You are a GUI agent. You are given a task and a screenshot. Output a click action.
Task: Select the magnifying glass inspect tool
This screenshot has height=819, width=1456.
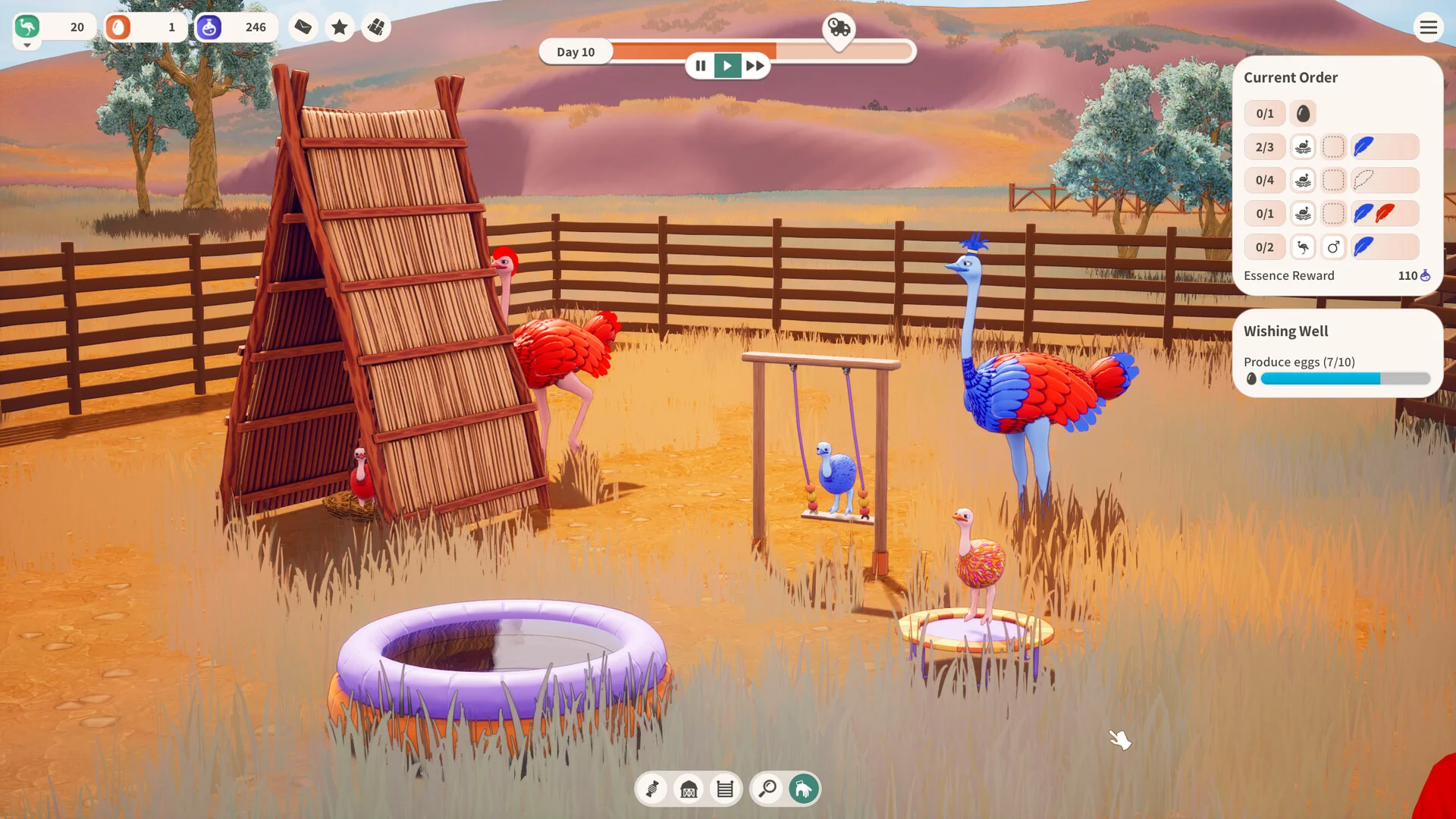click(x=767, y=789)
